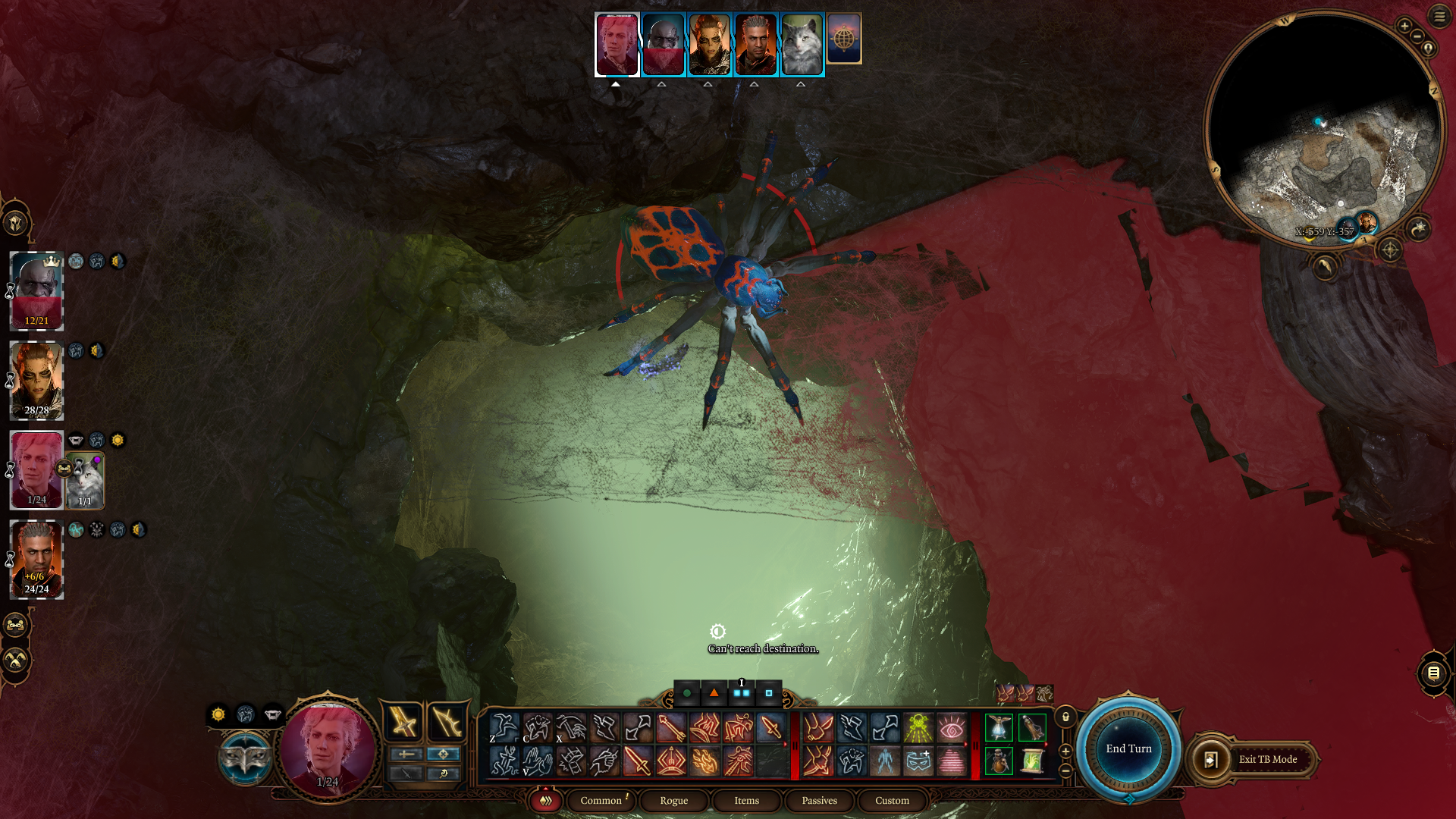1456x819 pixels.
Task: Zoom out the minimap
Action: (1417, 36)
